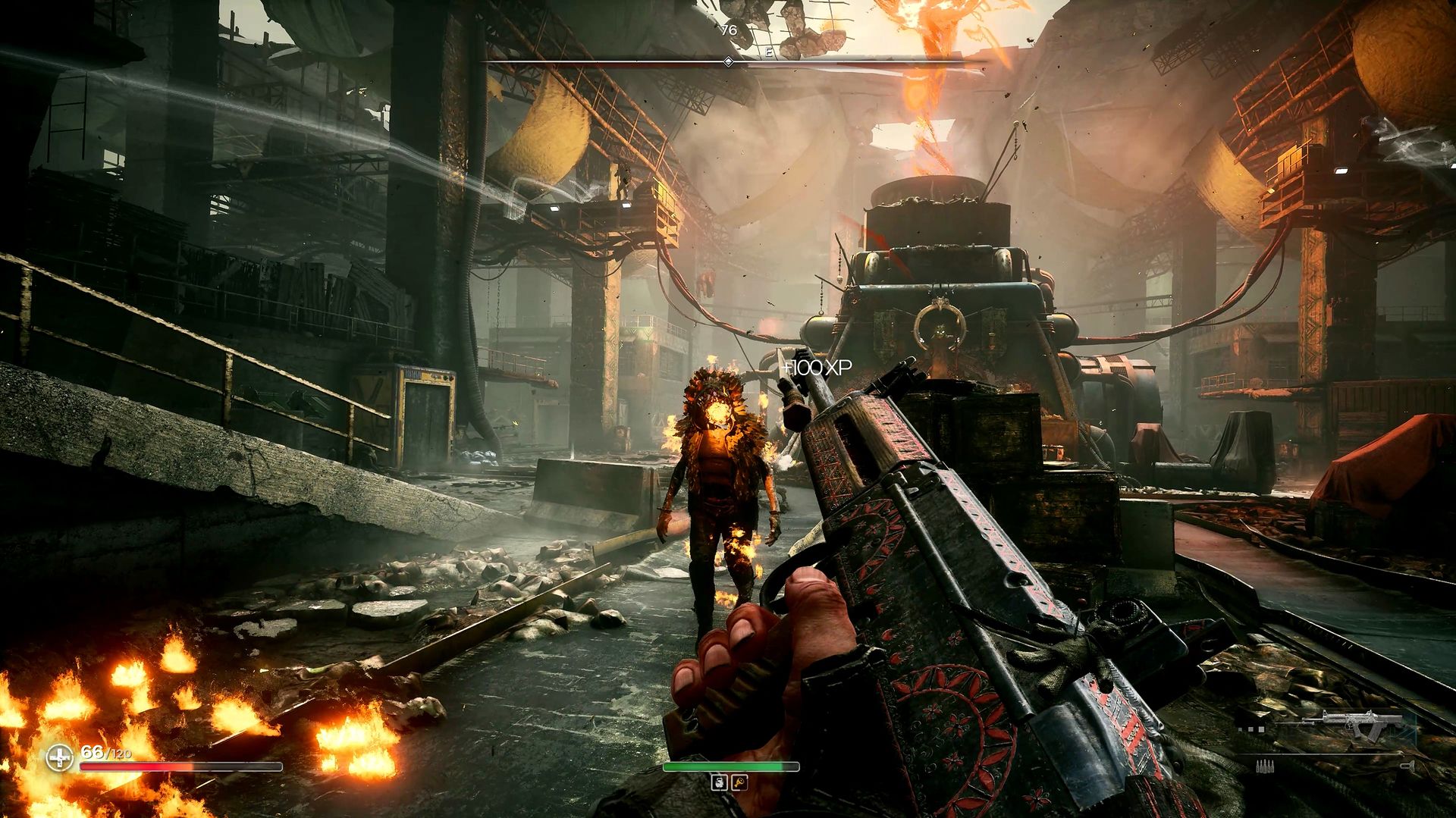This screenshot has width=1456, height=818.
Task: Select the flashlight icon beside the ammo
Action: 1407,766
